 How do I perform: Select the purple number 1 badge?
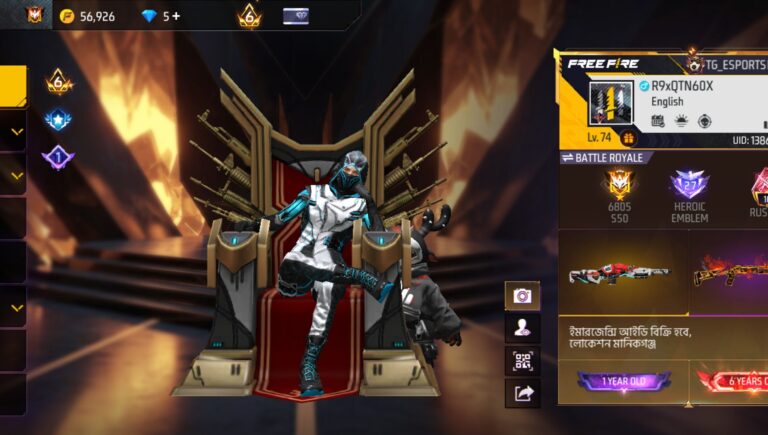pos(58,157)
